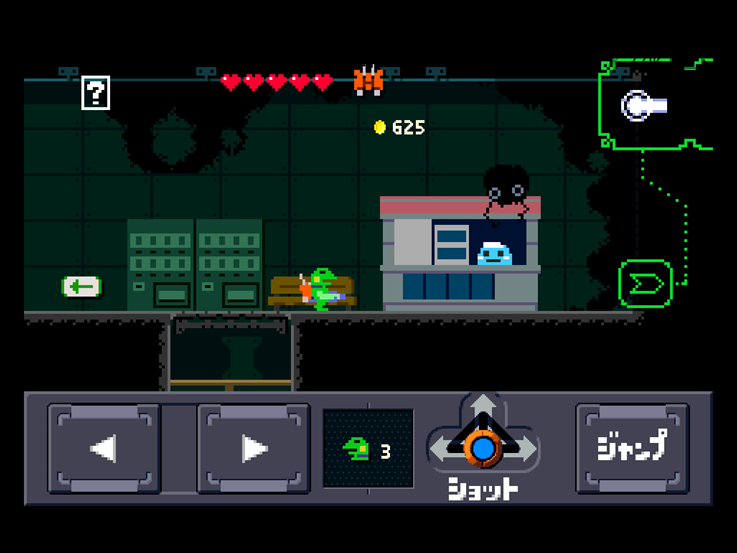Open the question mark help icon
This screenshot has height=553, width=737.
(95, 93)
